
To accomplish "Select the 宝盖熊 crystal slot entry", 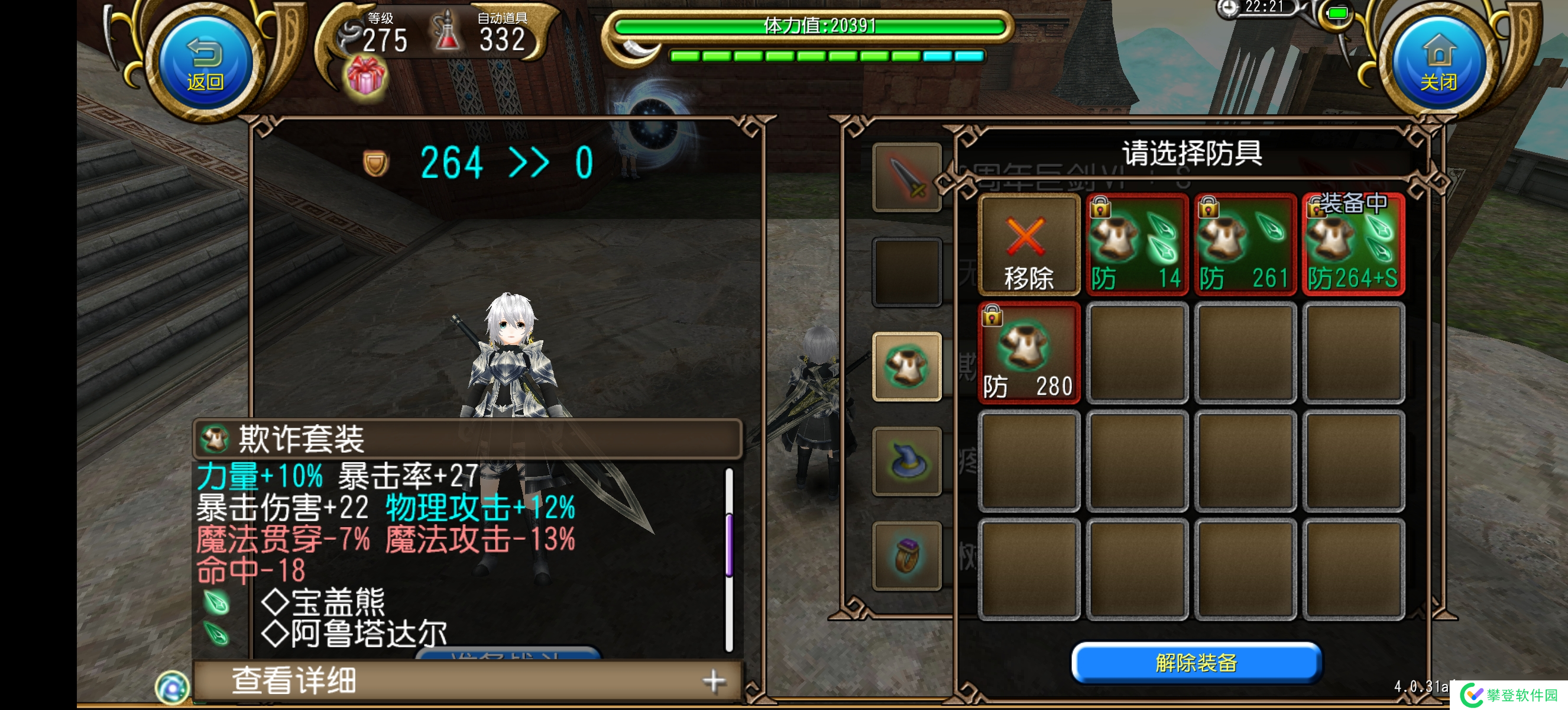I will (338, 602).
